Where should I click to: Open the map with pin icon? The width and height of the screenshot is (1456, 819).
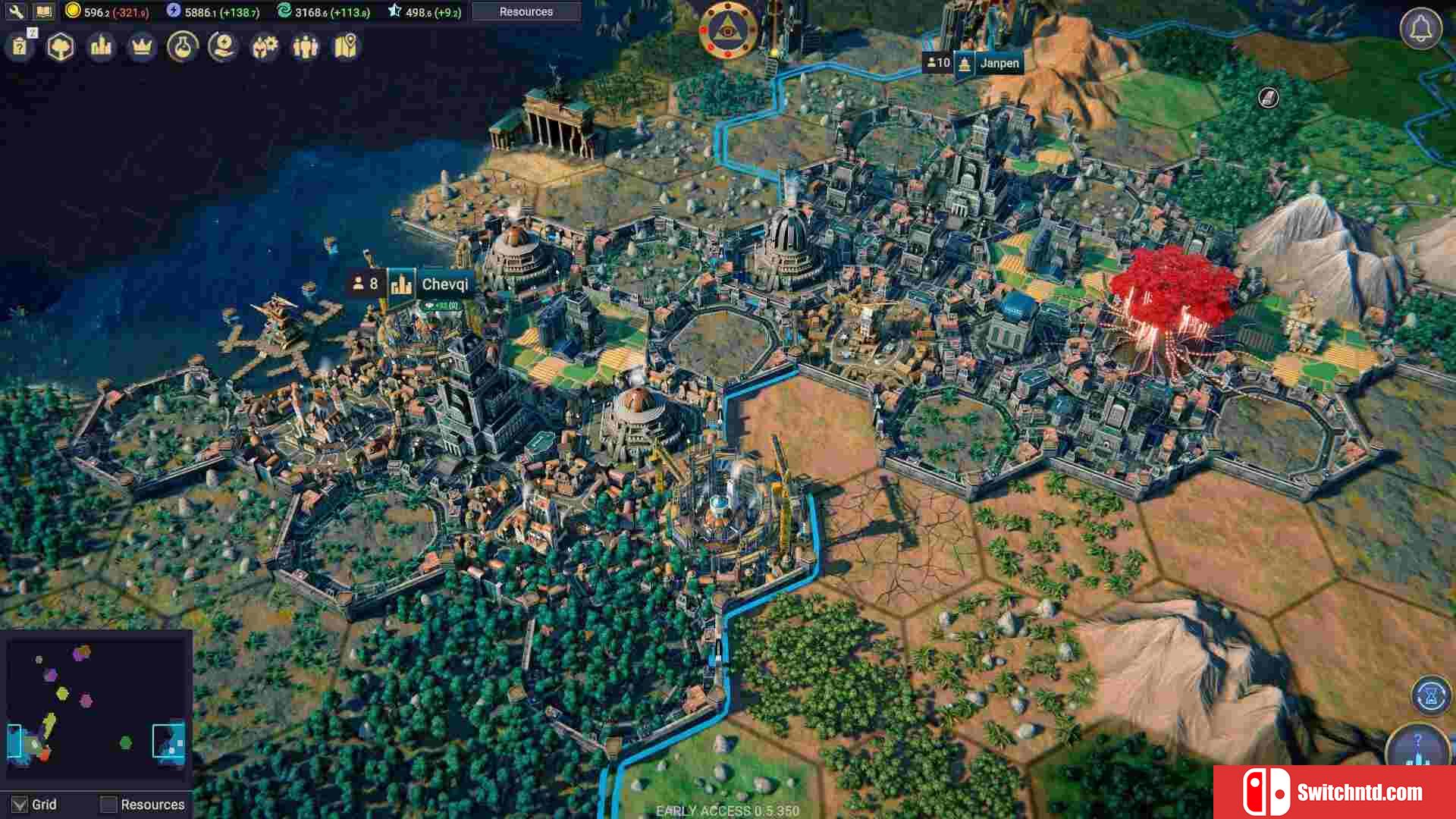[x=346, y=47]
